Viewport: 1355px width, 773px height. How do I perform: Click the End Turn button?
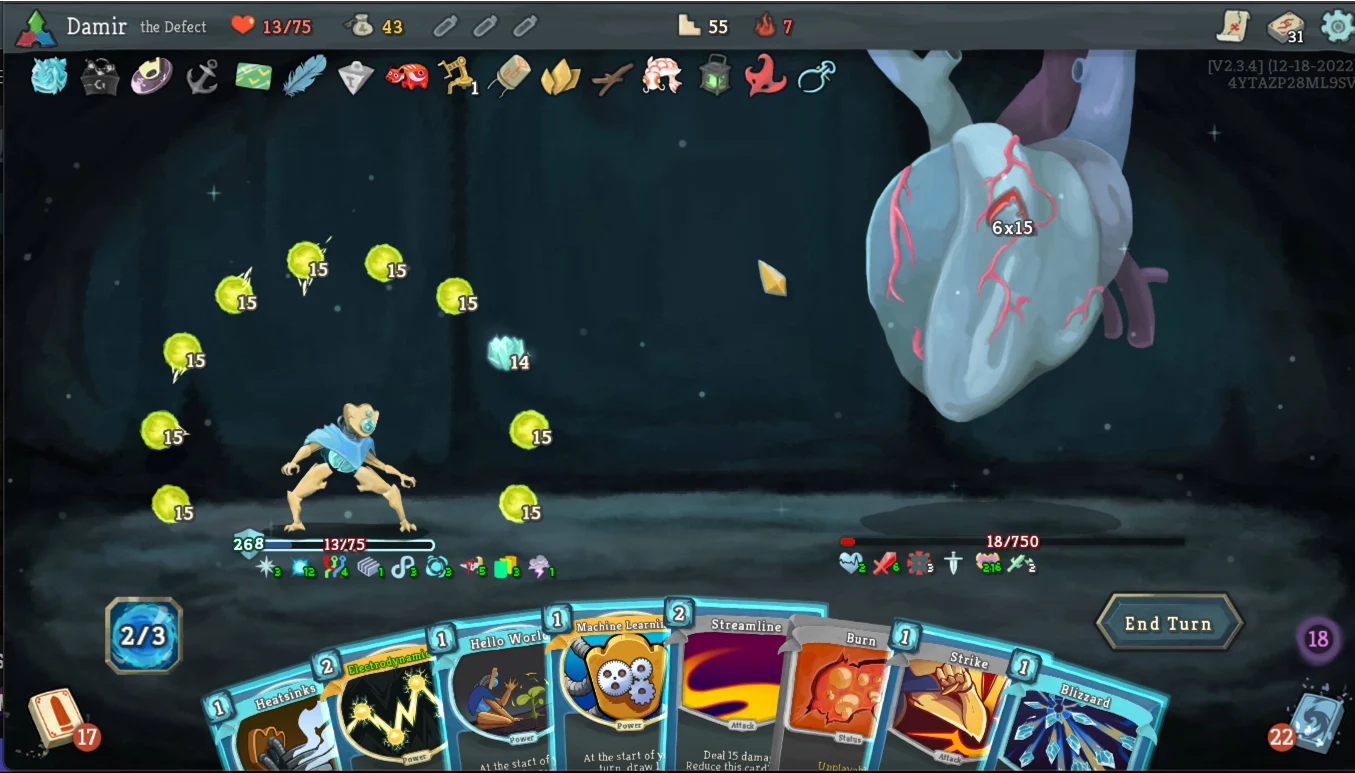coord(1169,623)
